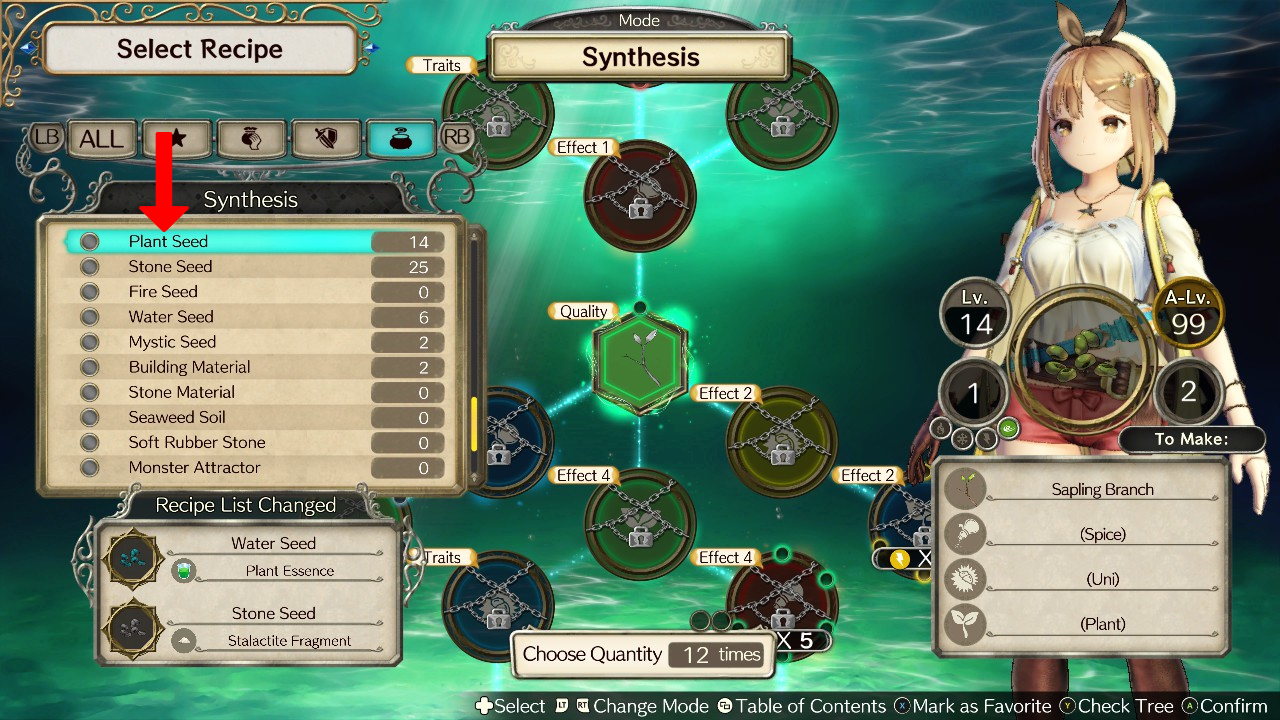Select the Spice ingredient icon
The width and height of the screenshot is (1280, 720).
click(x=964, y=534)
